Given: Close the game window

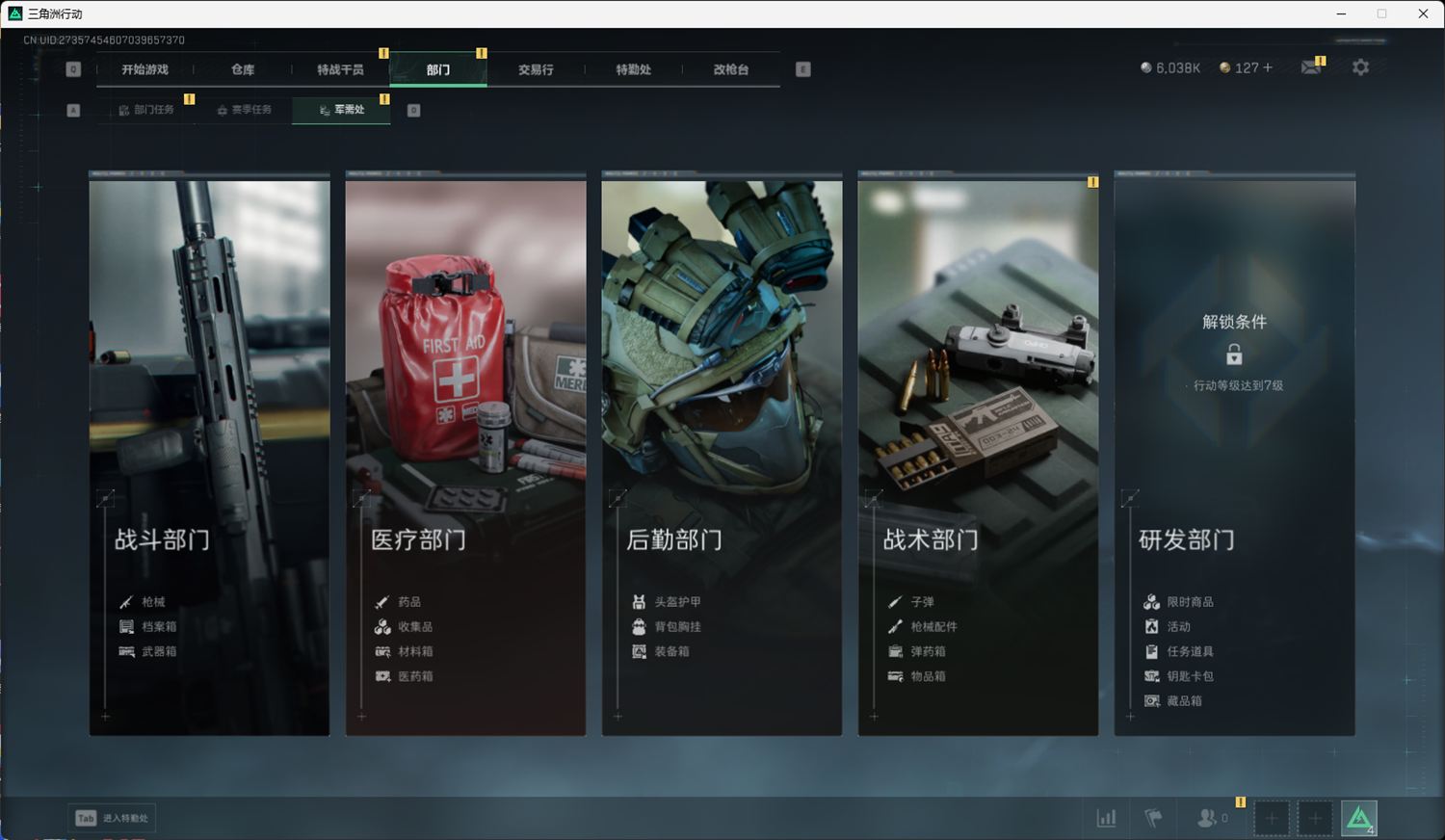Looking at the screenshot, I should tap(1423, 13).
